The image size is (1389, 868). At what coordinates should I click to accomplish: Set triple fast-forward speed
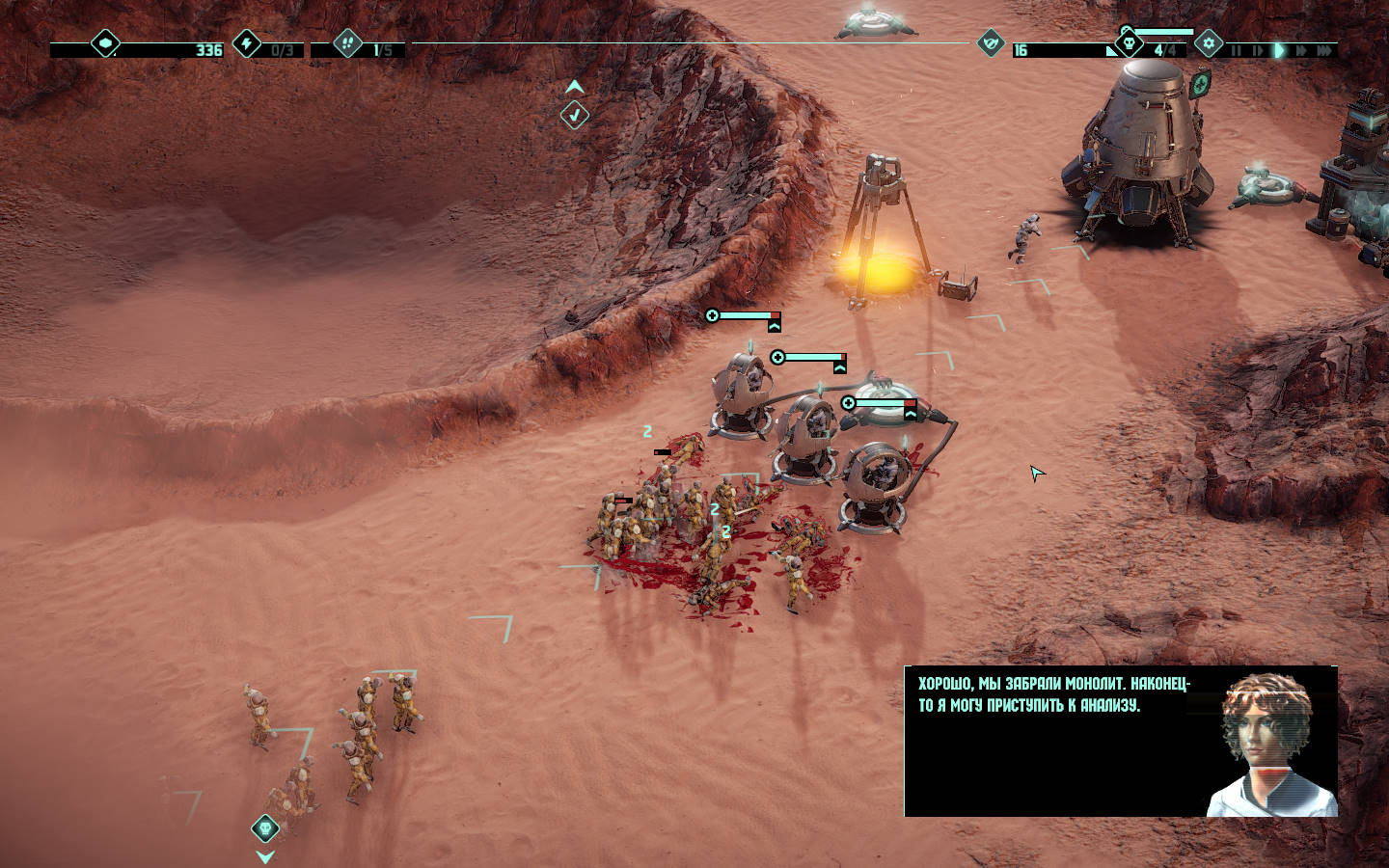coord(1325,50)
